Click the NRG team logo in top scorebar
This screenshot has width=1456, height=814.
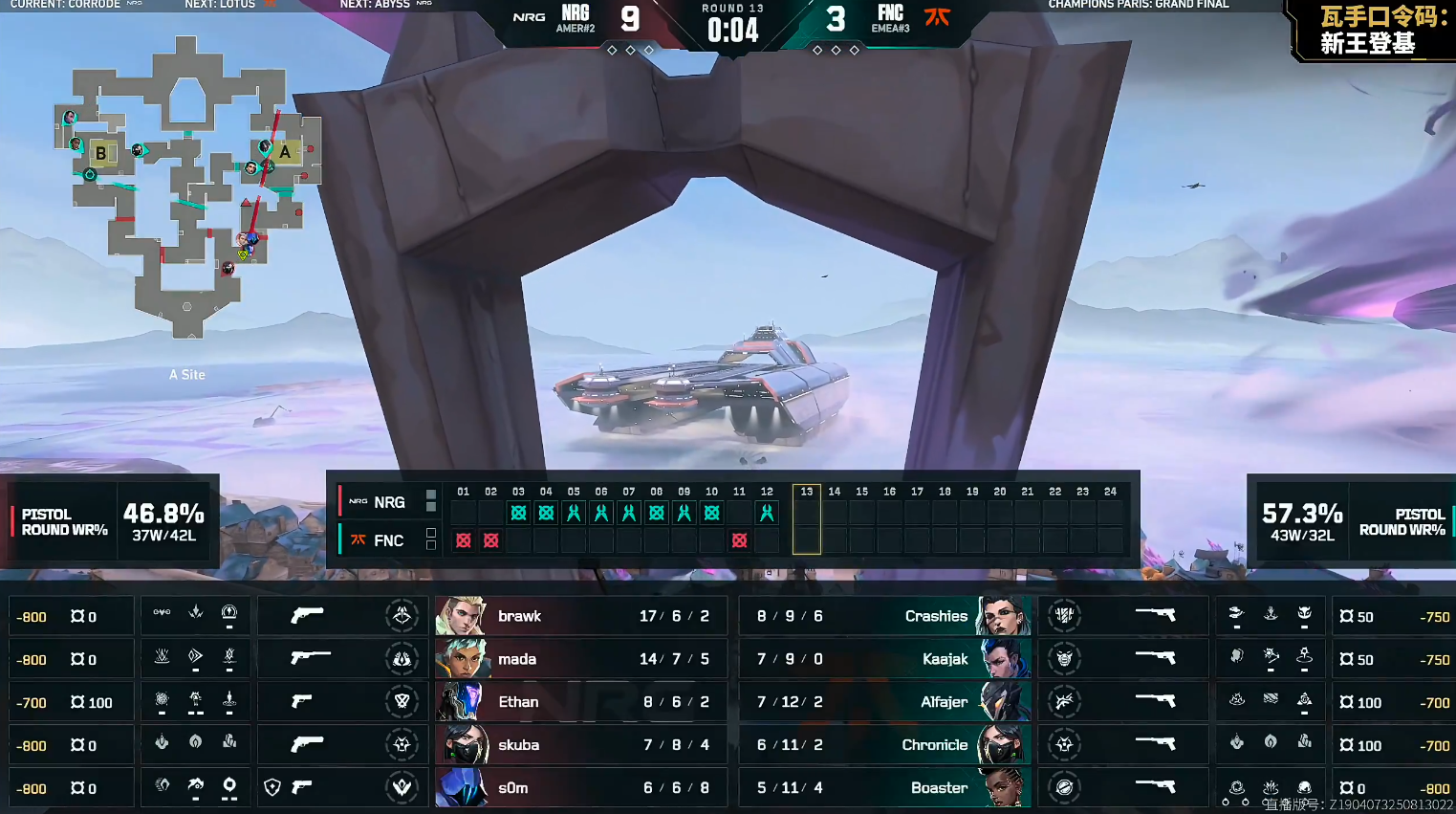click(x=529, y=17)
